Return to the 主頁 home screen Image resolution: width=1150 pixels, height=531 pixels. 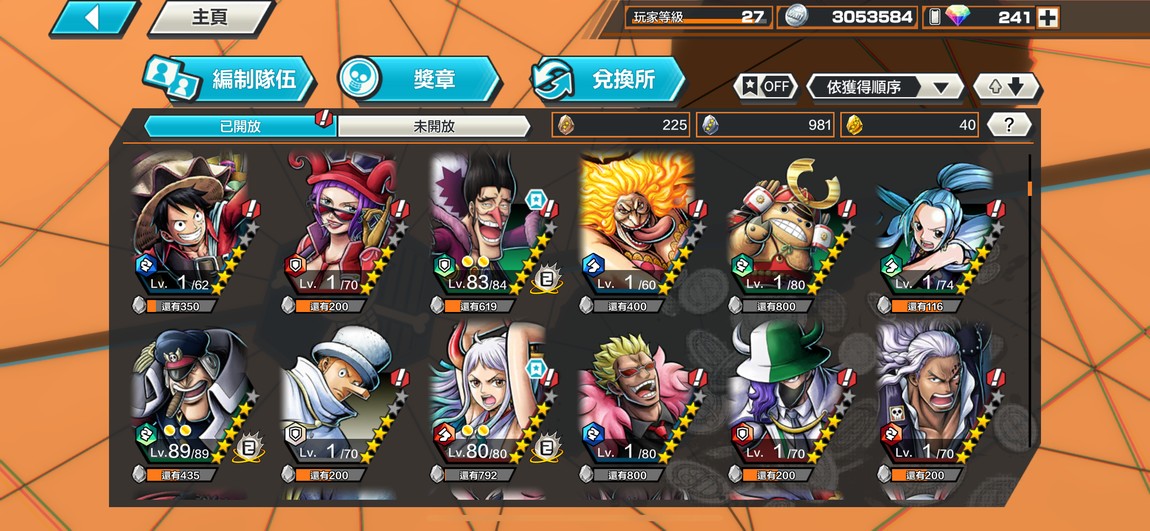point(210,17)
